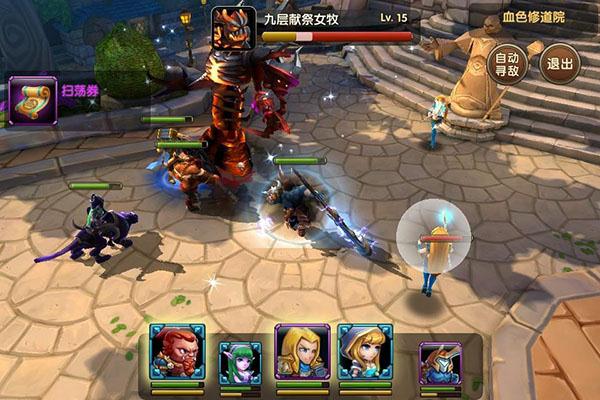Exit the dungeon with the 退出 button
The height and width of the screenshot is (400, 600).
tap(559, 64)
